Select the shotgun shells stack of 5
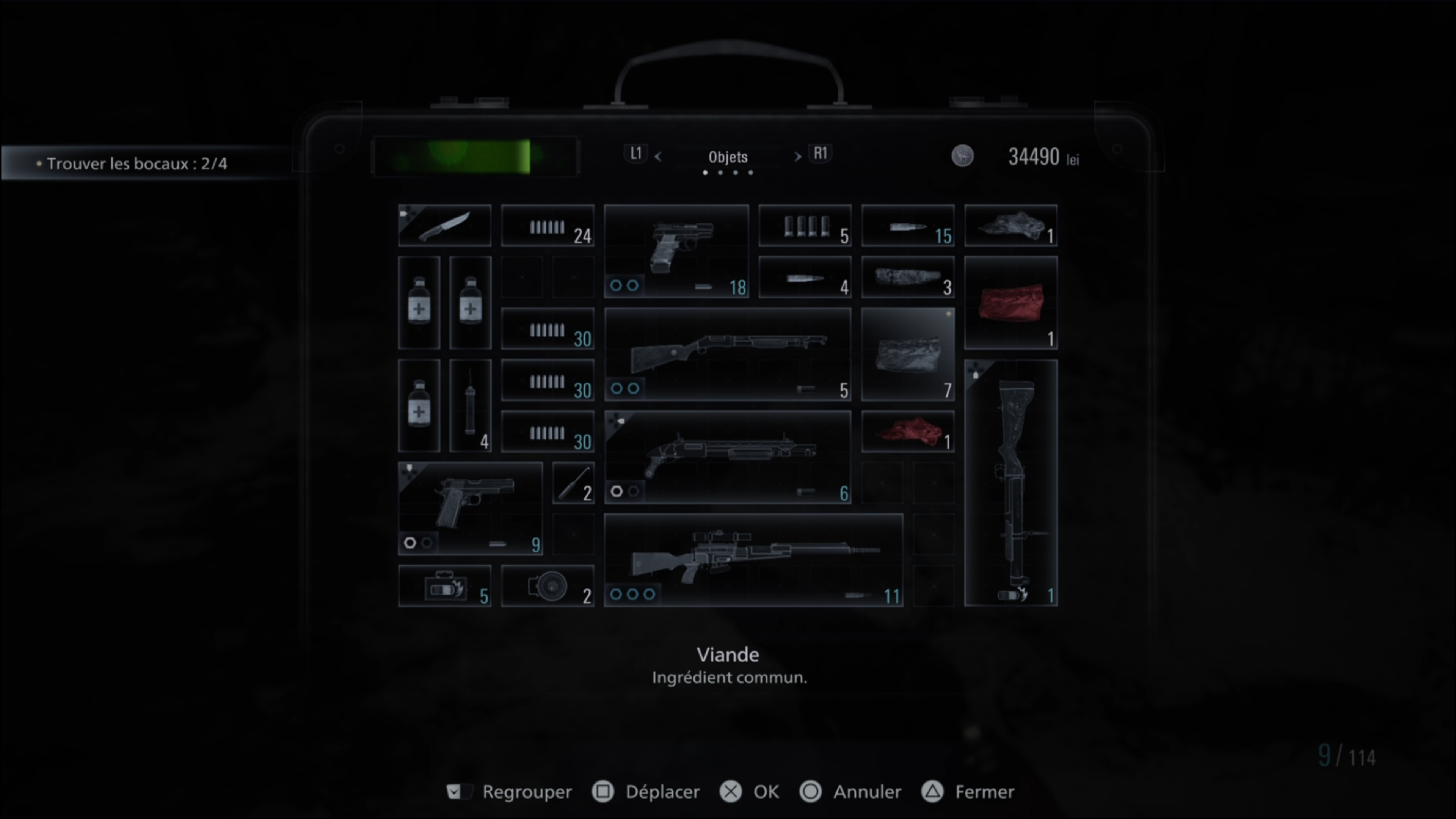The width and height of the screenshot is (1456, 819). [804, 226]
